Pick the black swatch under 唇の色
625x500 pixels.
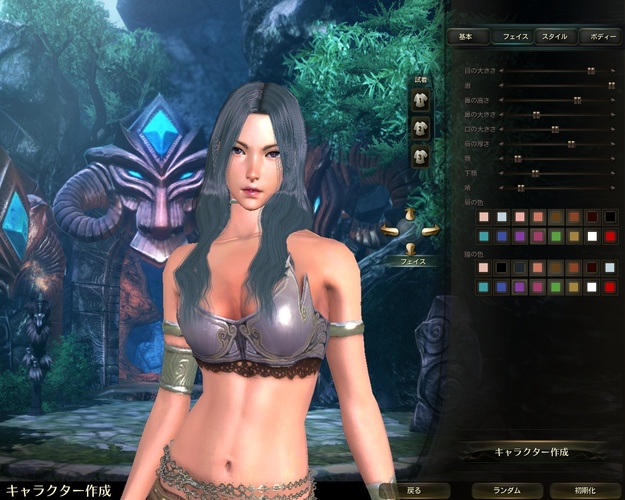click(x=610, y=217)
